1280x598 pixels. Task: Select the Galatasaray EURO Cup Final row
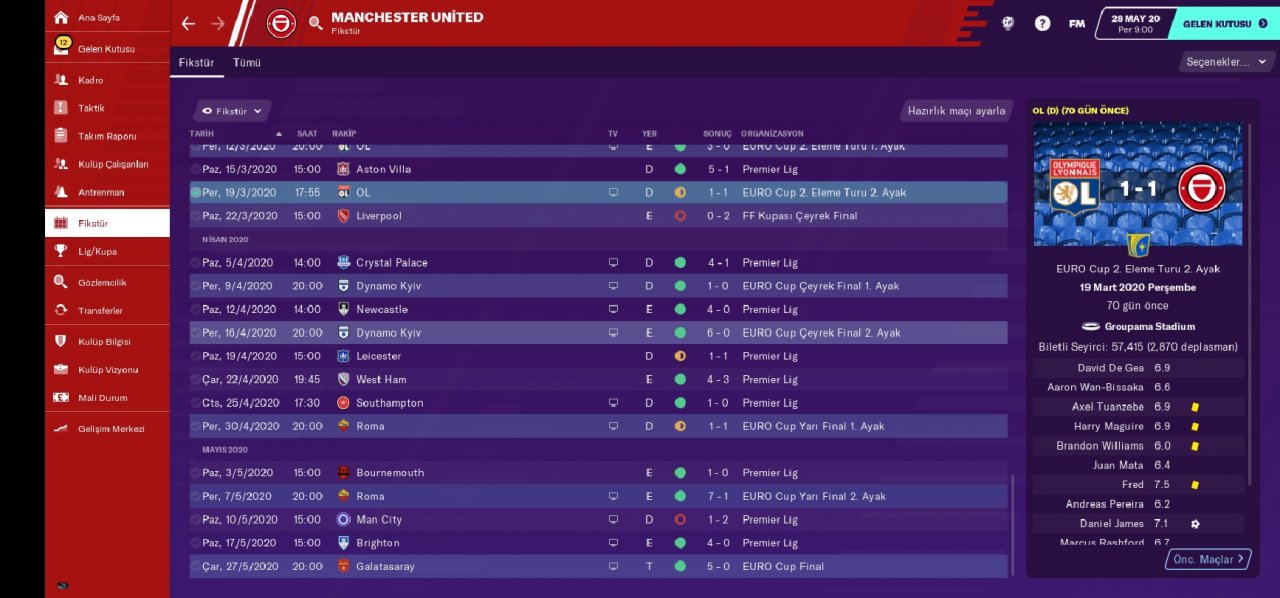pyautogui.click(x=598, y=566)
